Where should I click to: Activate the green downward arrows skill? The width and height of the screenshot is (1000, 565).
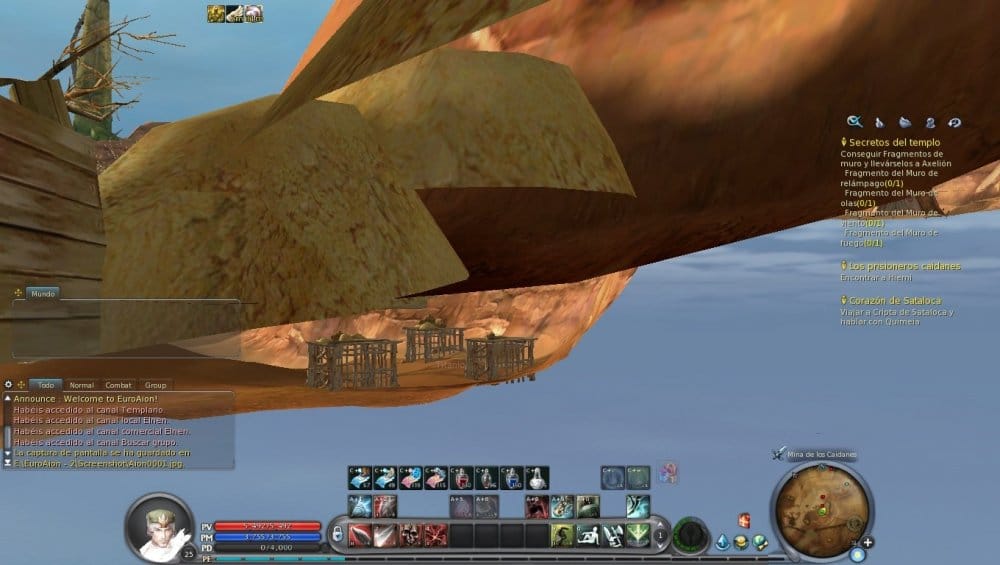click(x=637, y=535)
